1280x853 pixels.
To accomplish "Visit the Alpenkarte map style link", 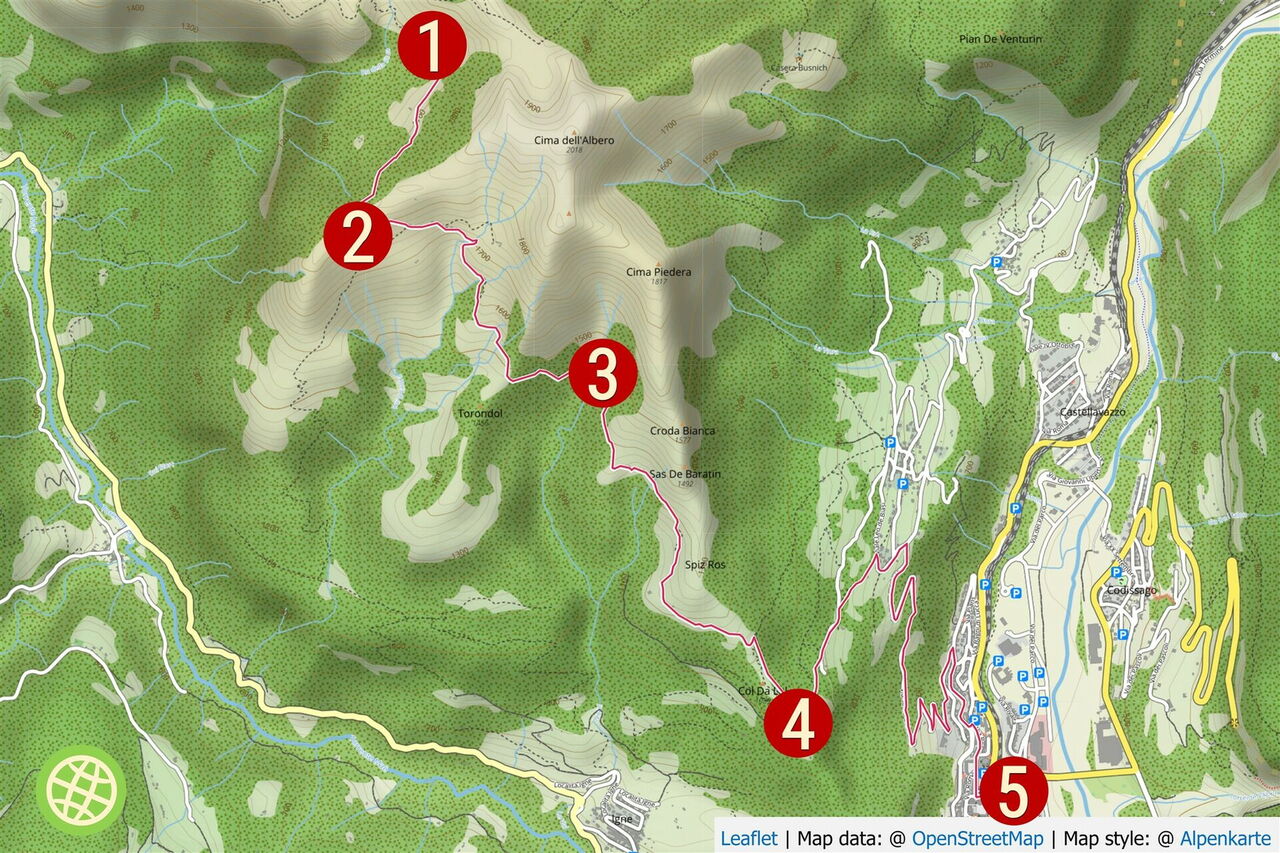I will point(1225,839).
